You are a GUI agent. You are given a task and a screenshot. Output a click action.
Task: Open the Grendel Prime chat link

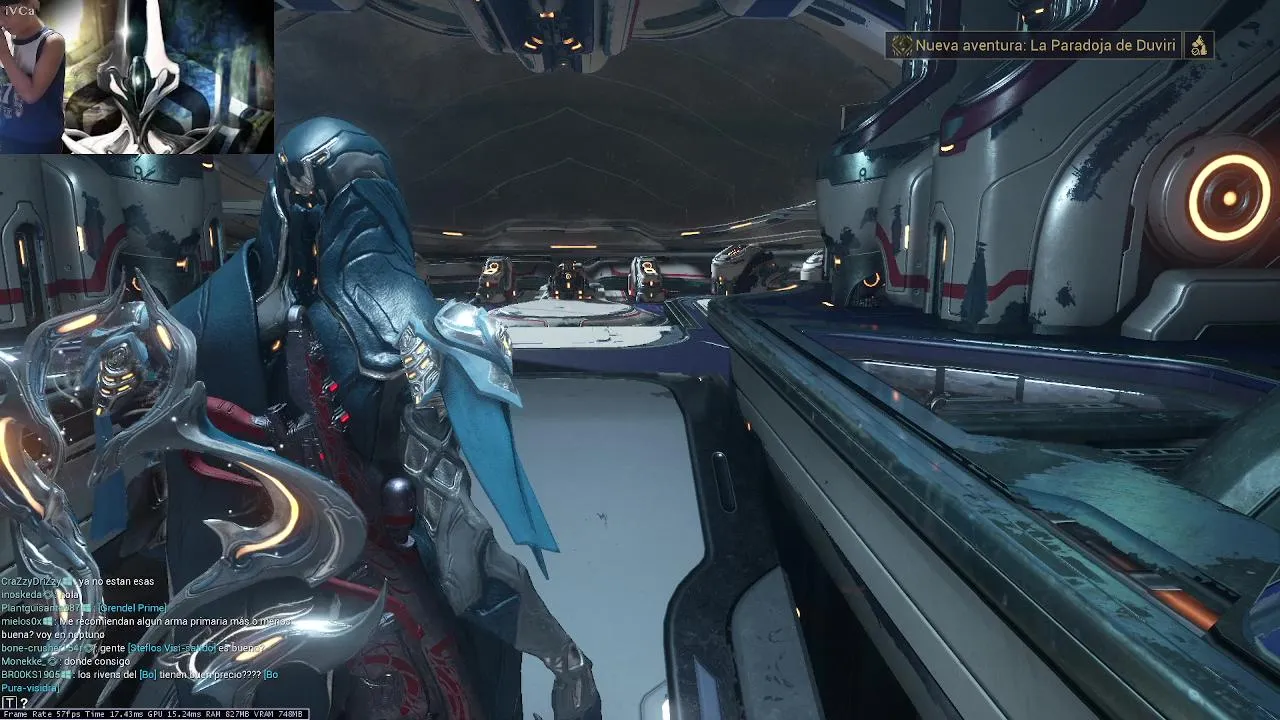point(132,608)
